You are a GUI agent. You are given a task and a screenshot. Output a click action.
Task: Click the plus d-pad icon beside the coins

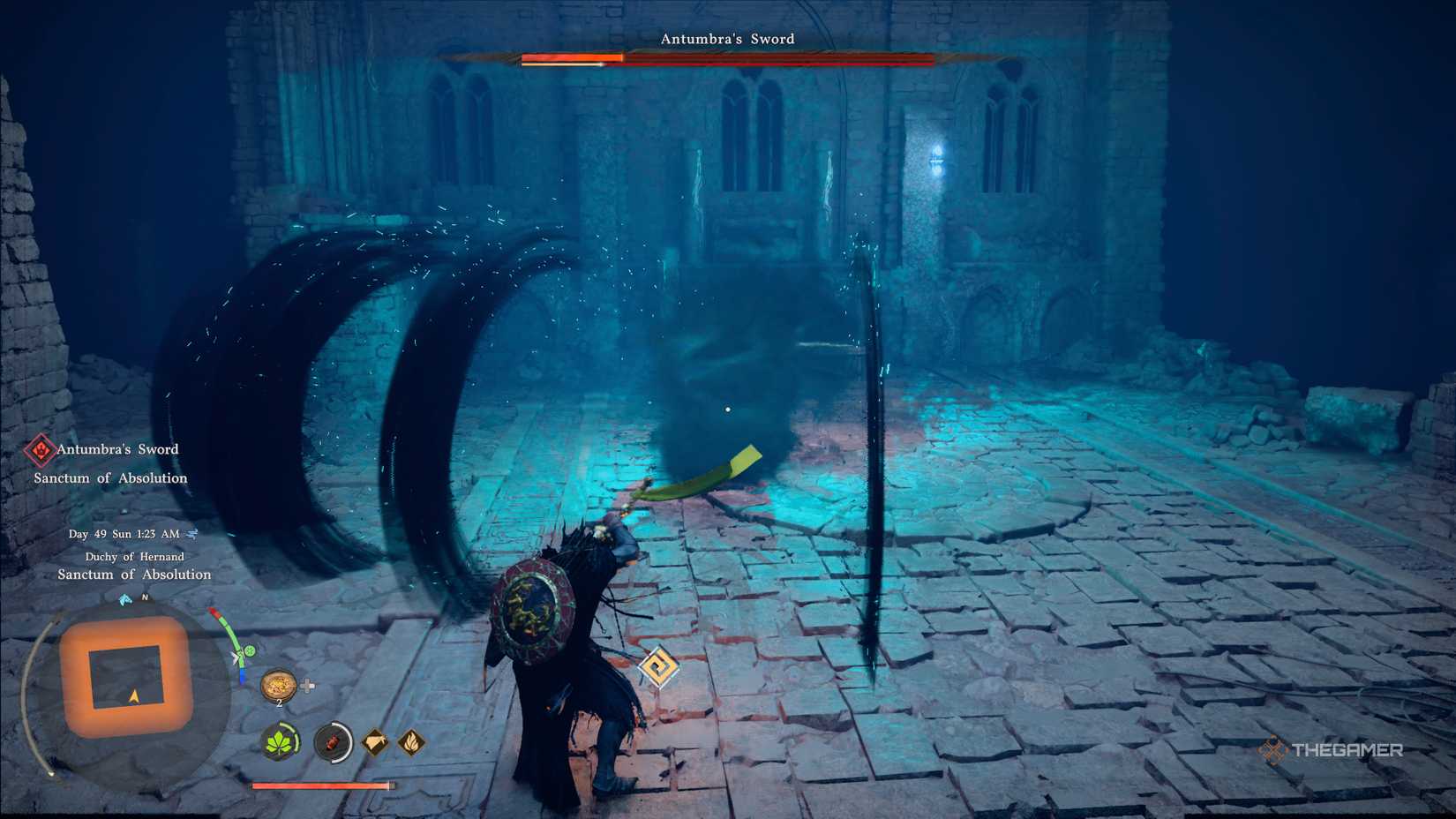(307, 684)
